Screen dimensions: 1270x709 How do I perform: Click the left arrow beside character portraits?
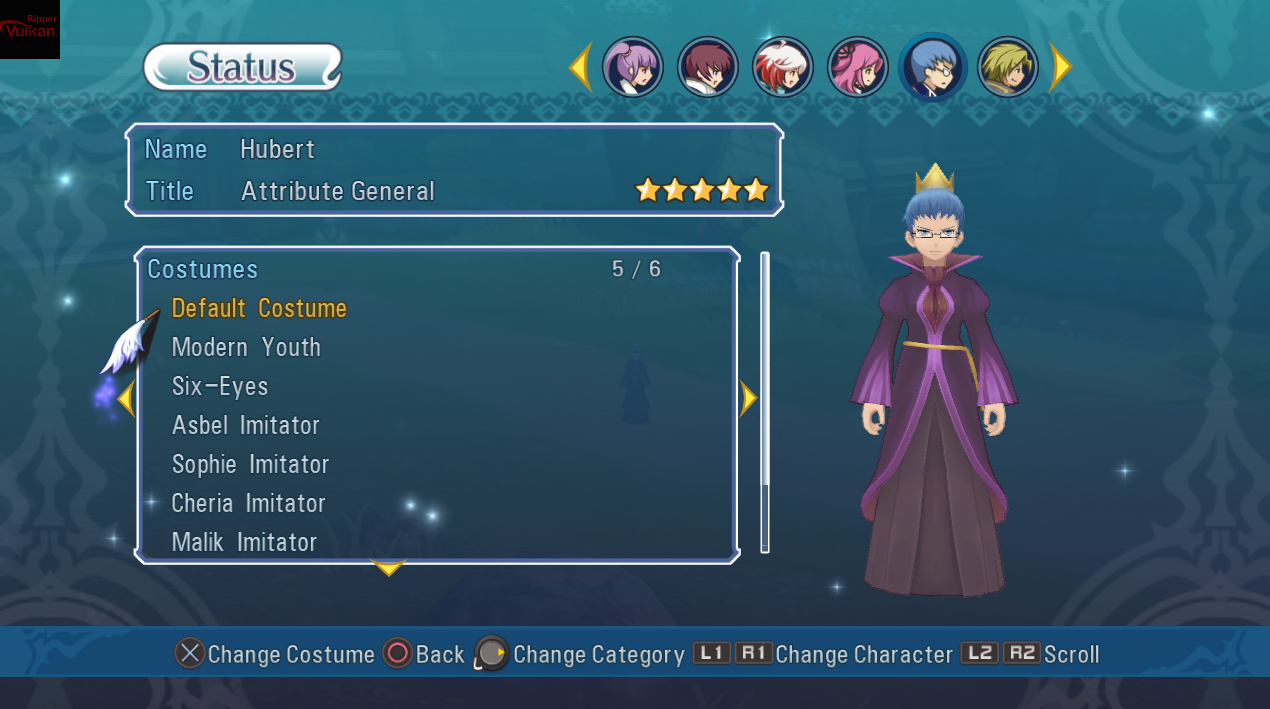pyautogui.click(x=580, y=68)
